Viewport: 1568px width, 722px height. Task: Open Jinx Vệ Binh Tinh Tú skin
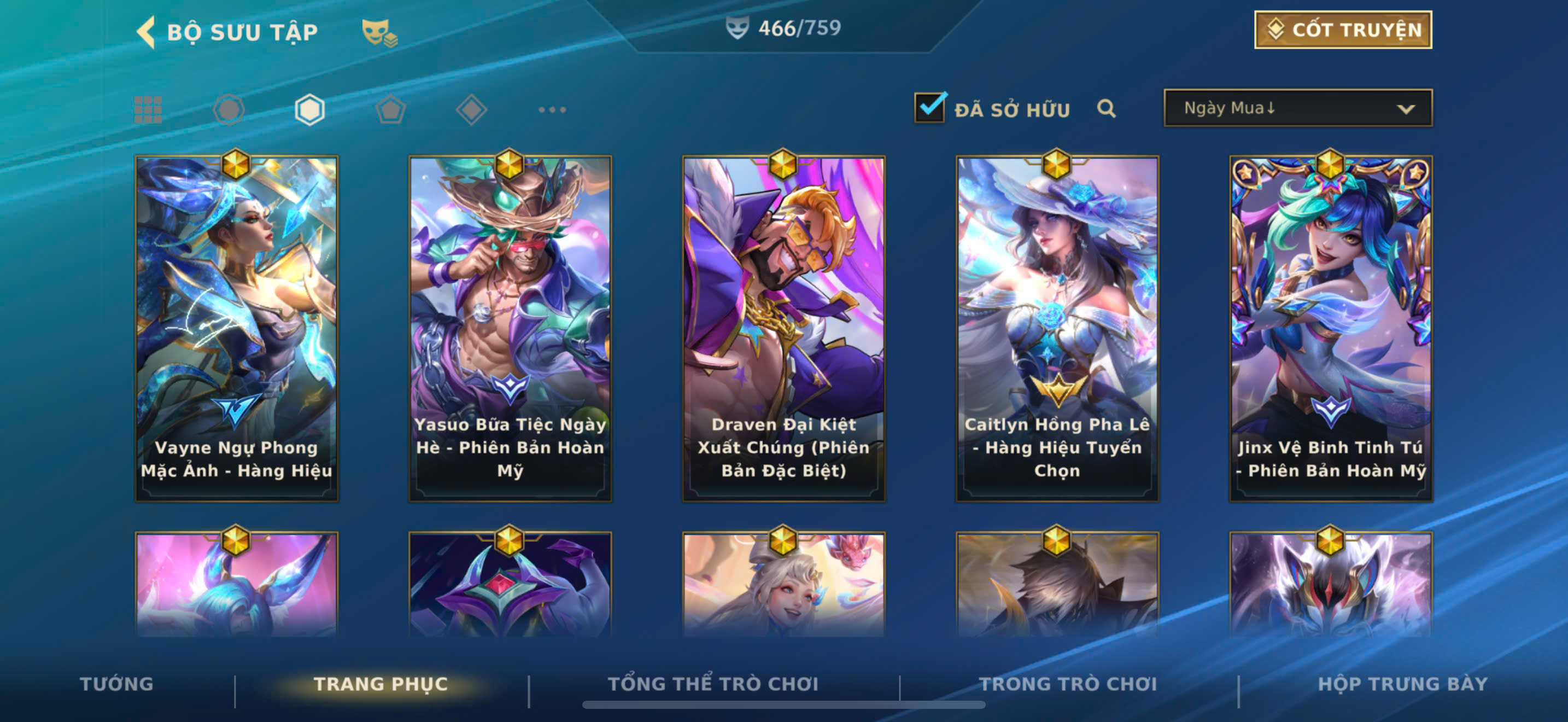tap(1331, 329)
